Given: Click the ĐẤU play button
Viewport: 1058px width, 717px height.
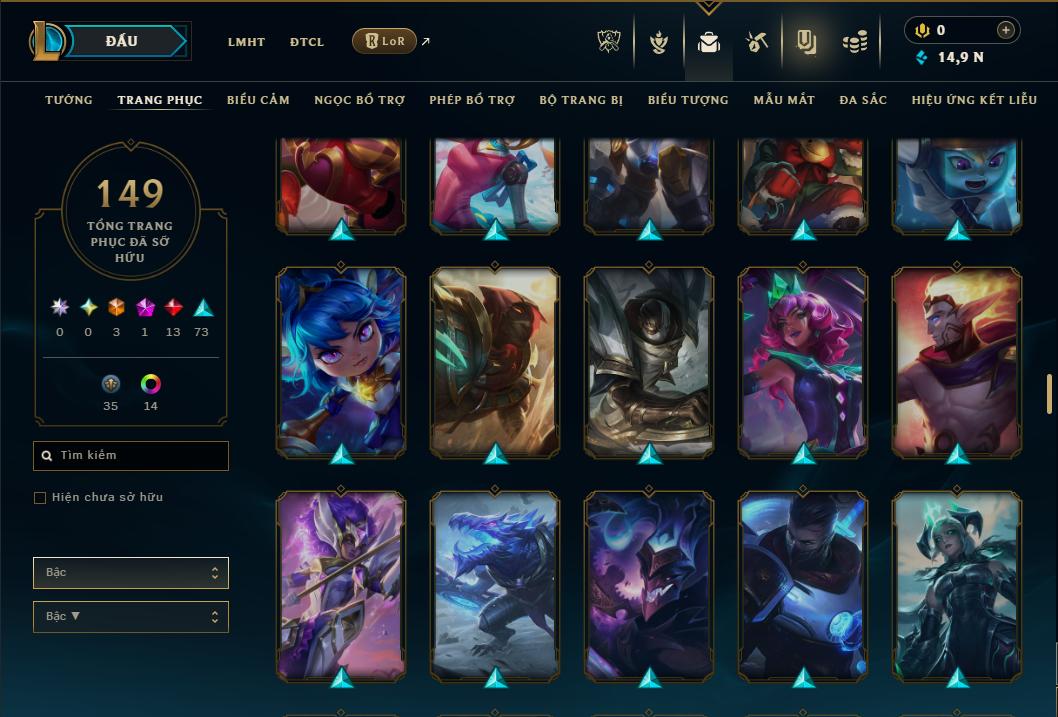Looking at the screenshot, I should tap(122, 41).
